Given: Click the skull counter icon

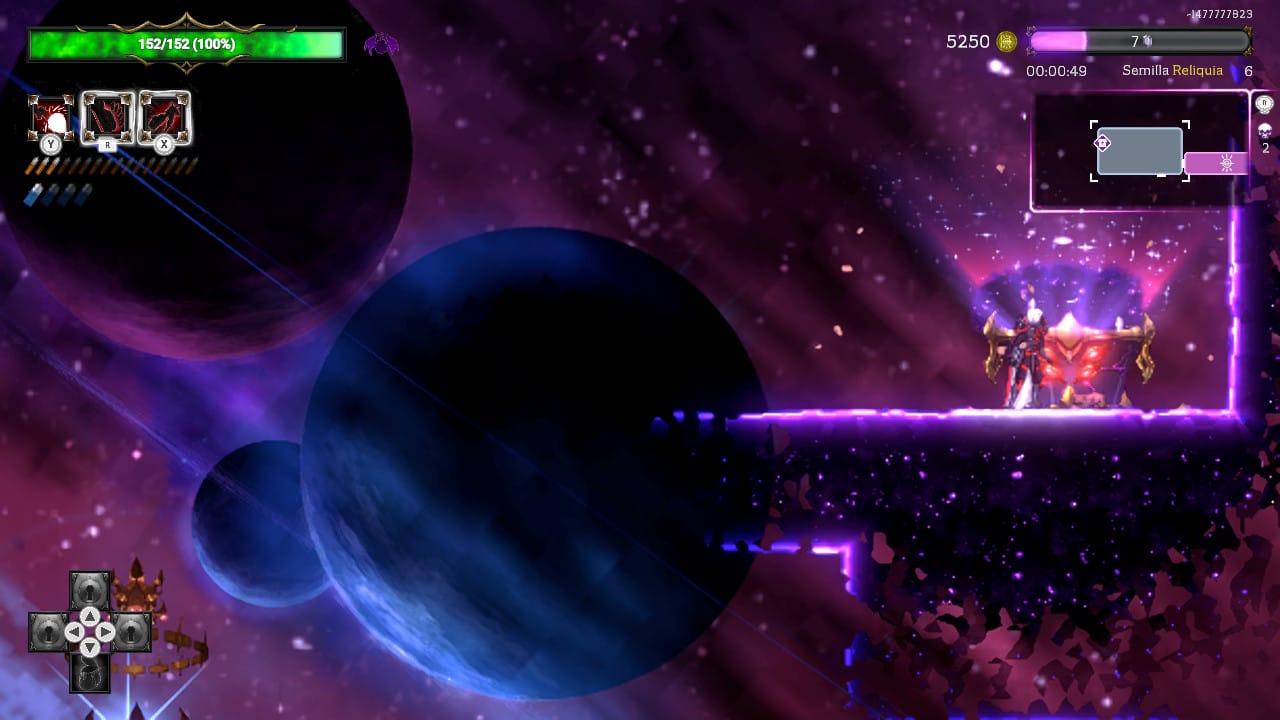Looking at the screenshot, I should click(x=1264, y=131).
